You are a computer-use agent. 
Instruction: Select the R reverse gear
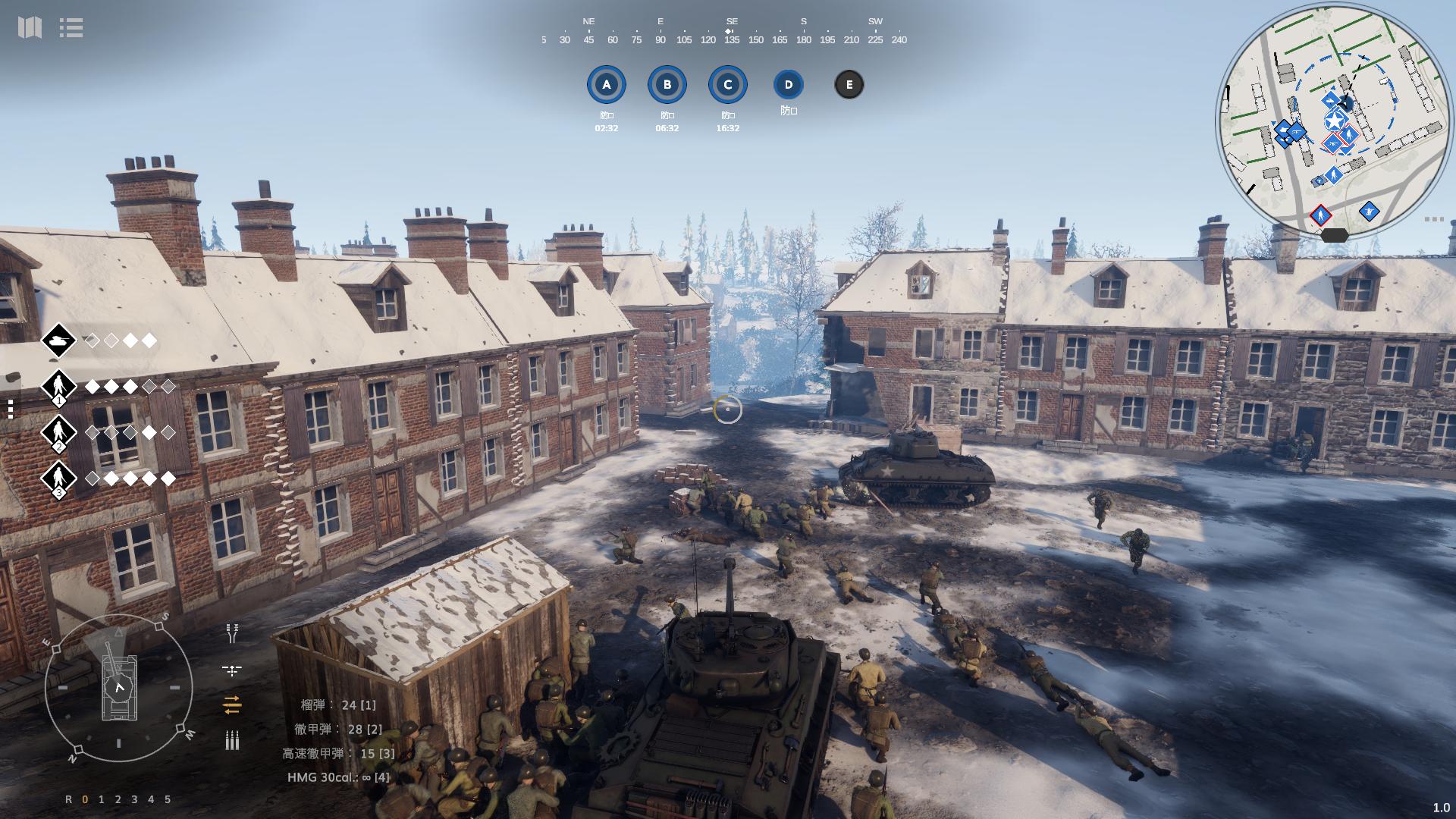pos(69,799)
